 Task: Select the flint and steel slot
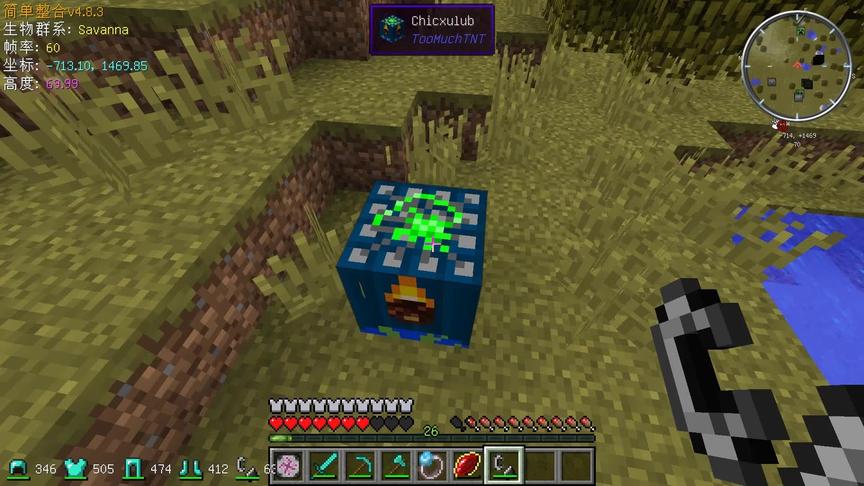coord(503,466)
